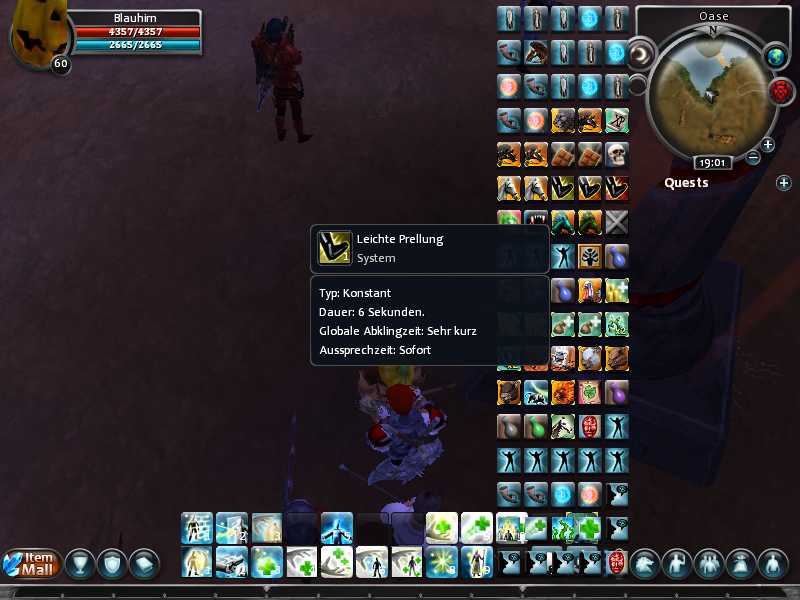The width and height of the screenshot is (800, 600).
Task: Click the red mask icon in hotbar
Action: pyautogui.click(x=617, y=561)
